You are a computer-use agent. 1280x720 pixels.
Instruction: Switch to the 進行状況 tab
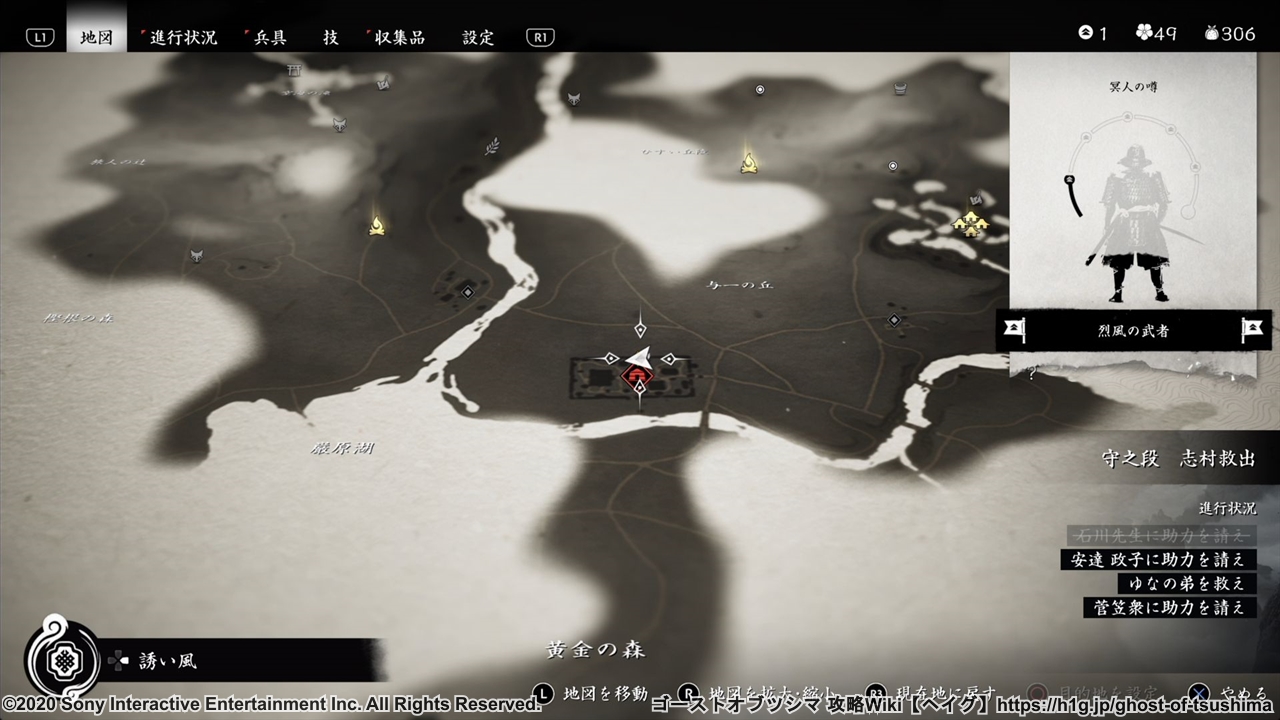click(183, 37)
